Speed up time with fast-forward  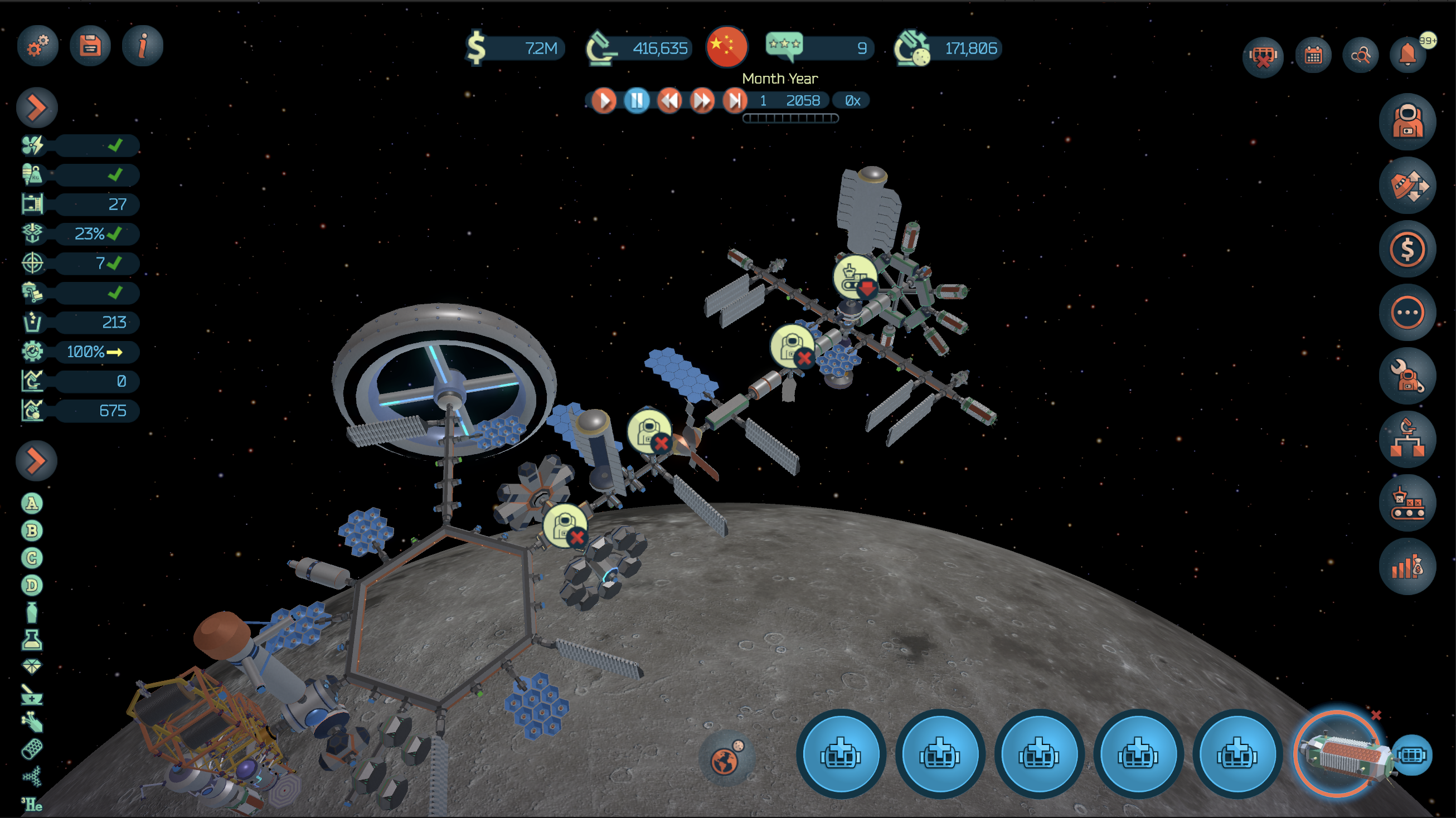[702, 100]
